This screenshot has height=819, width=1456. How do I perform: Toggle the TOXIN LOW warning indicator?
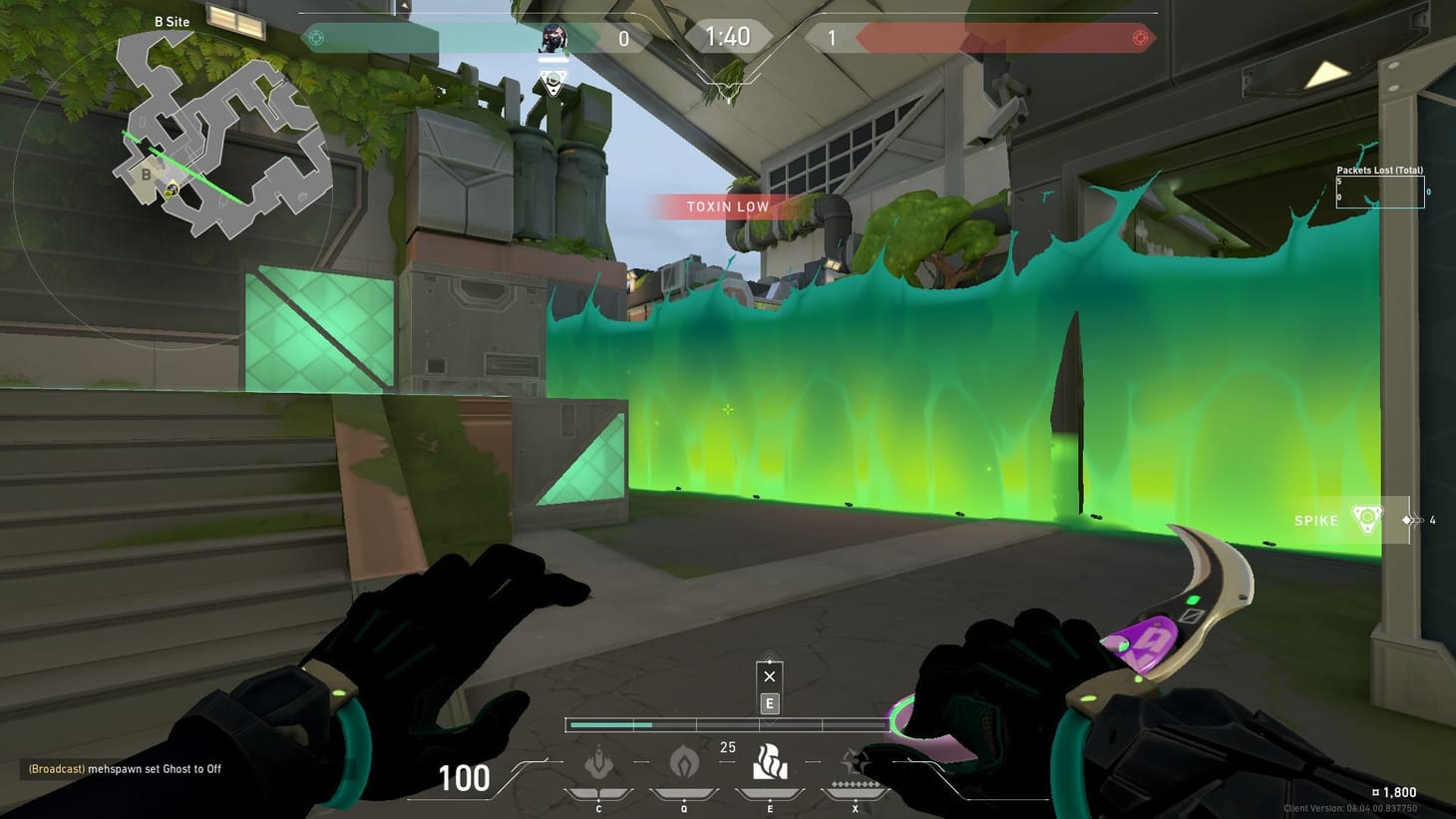point(727,206)
